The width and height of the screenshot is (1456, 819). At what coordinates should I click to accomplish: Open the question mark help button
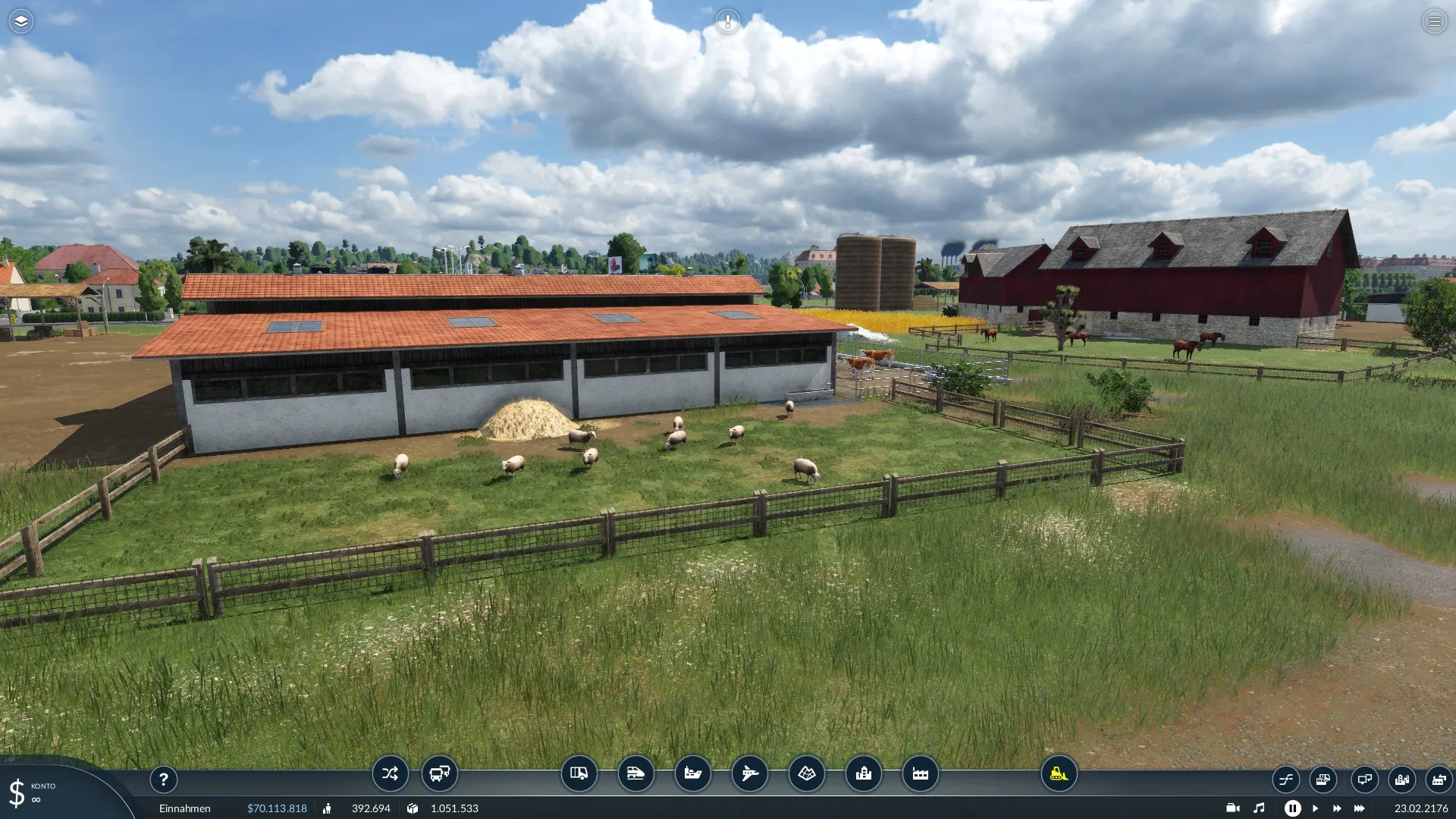pyautogui.click(x=163, y=779)
